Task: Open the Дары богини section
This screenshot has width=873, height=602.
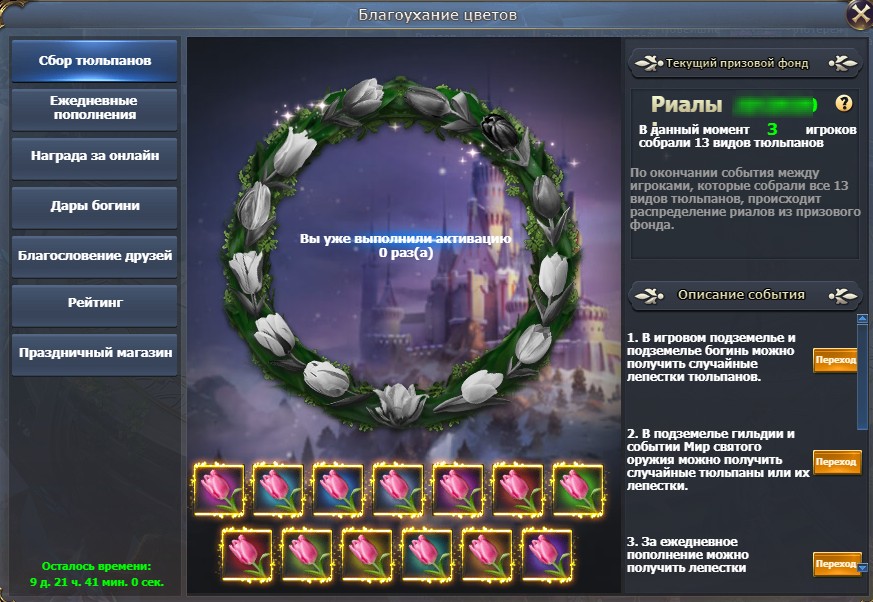Action: [95, 206]
